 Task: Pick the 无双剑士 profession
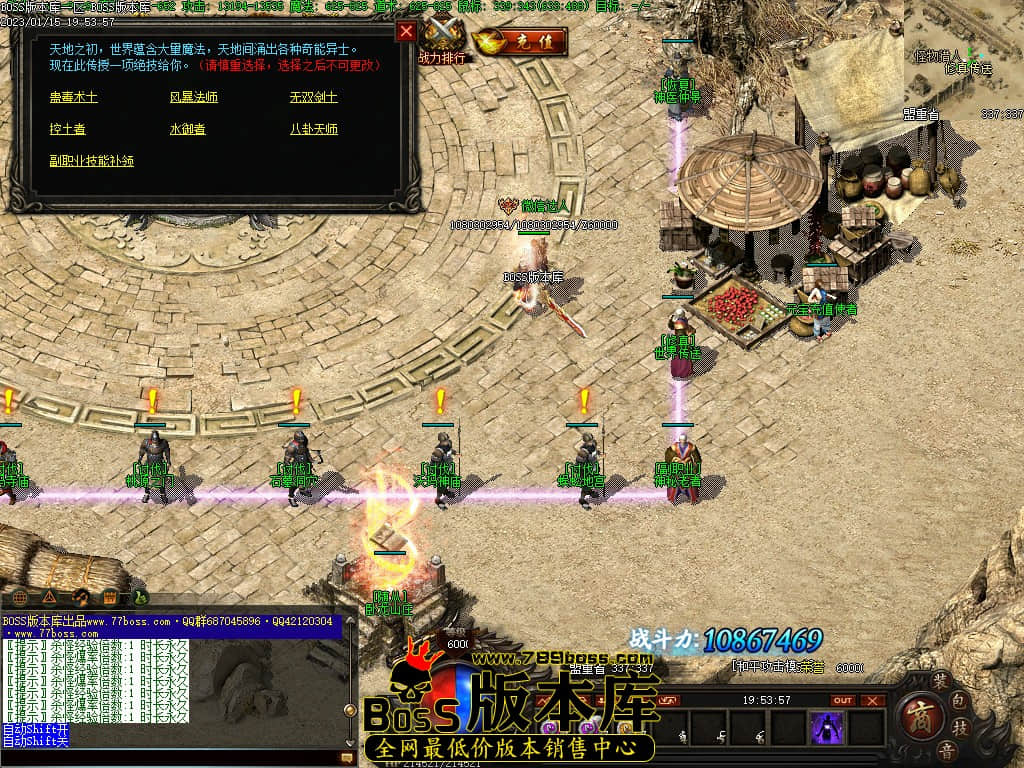coord(314,97)
